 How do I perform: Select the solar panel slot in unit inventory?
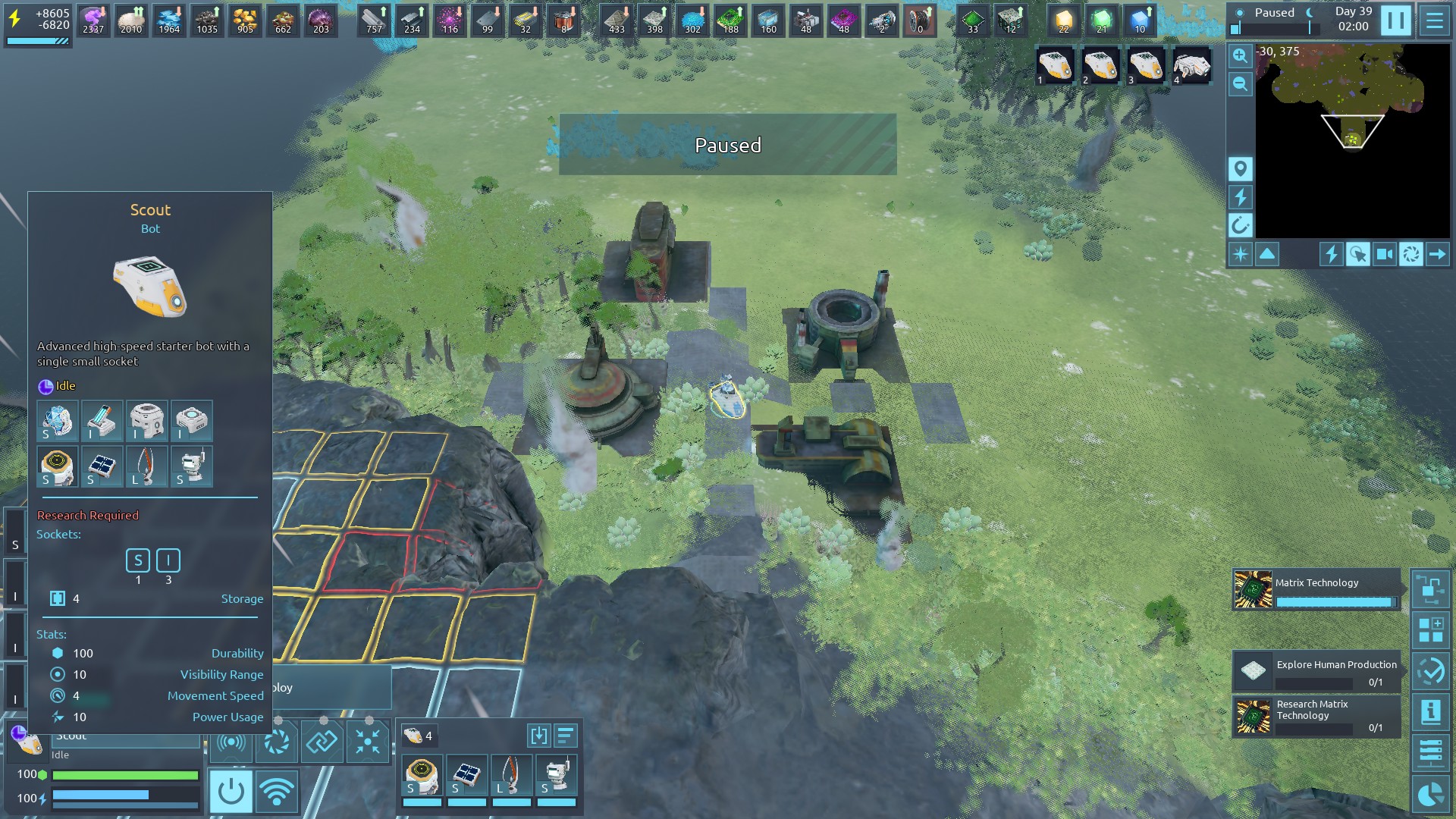466,776
